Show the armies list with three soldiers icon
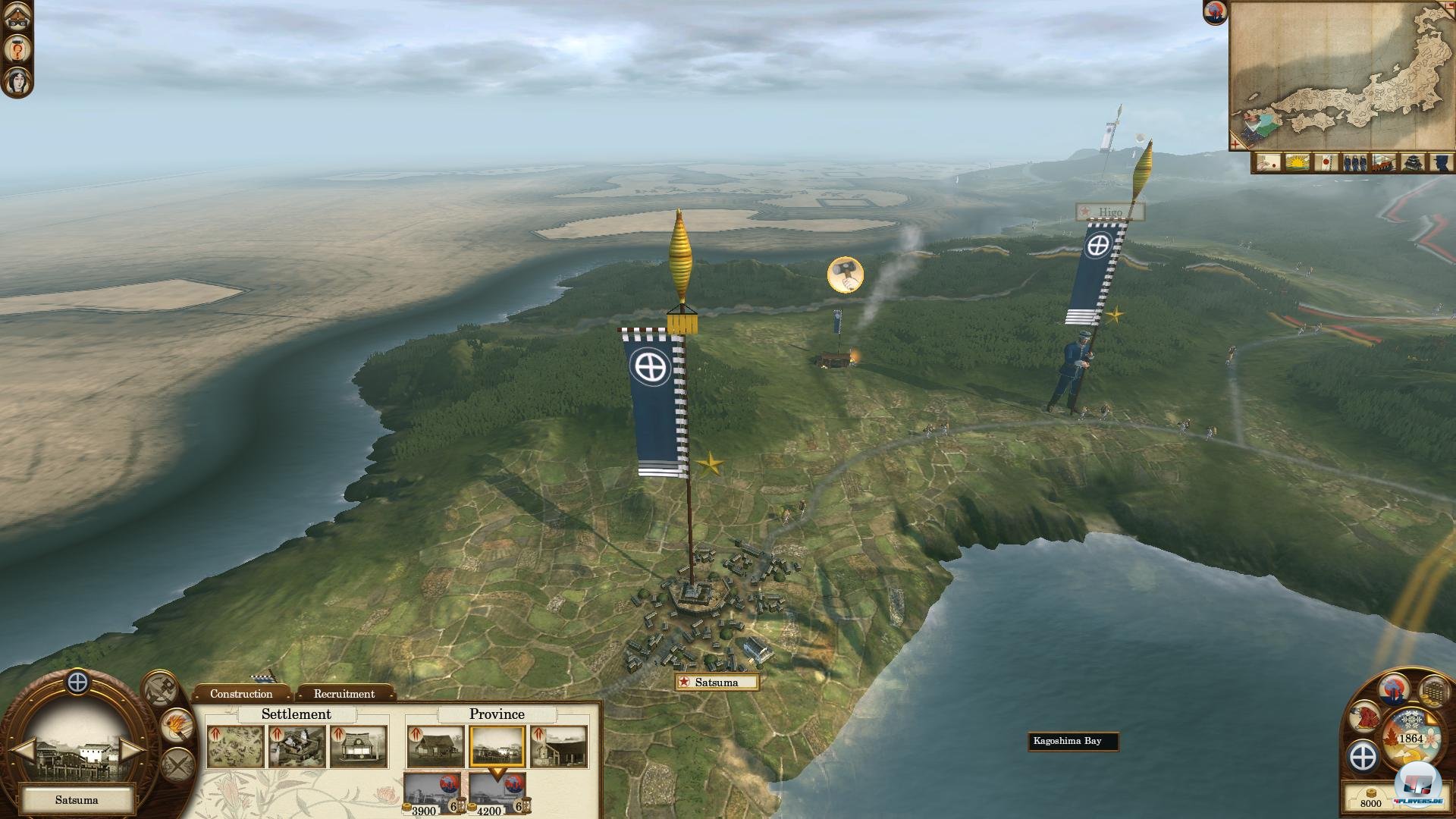Viewport: 1456px width, 819px height. point(1354,163)
